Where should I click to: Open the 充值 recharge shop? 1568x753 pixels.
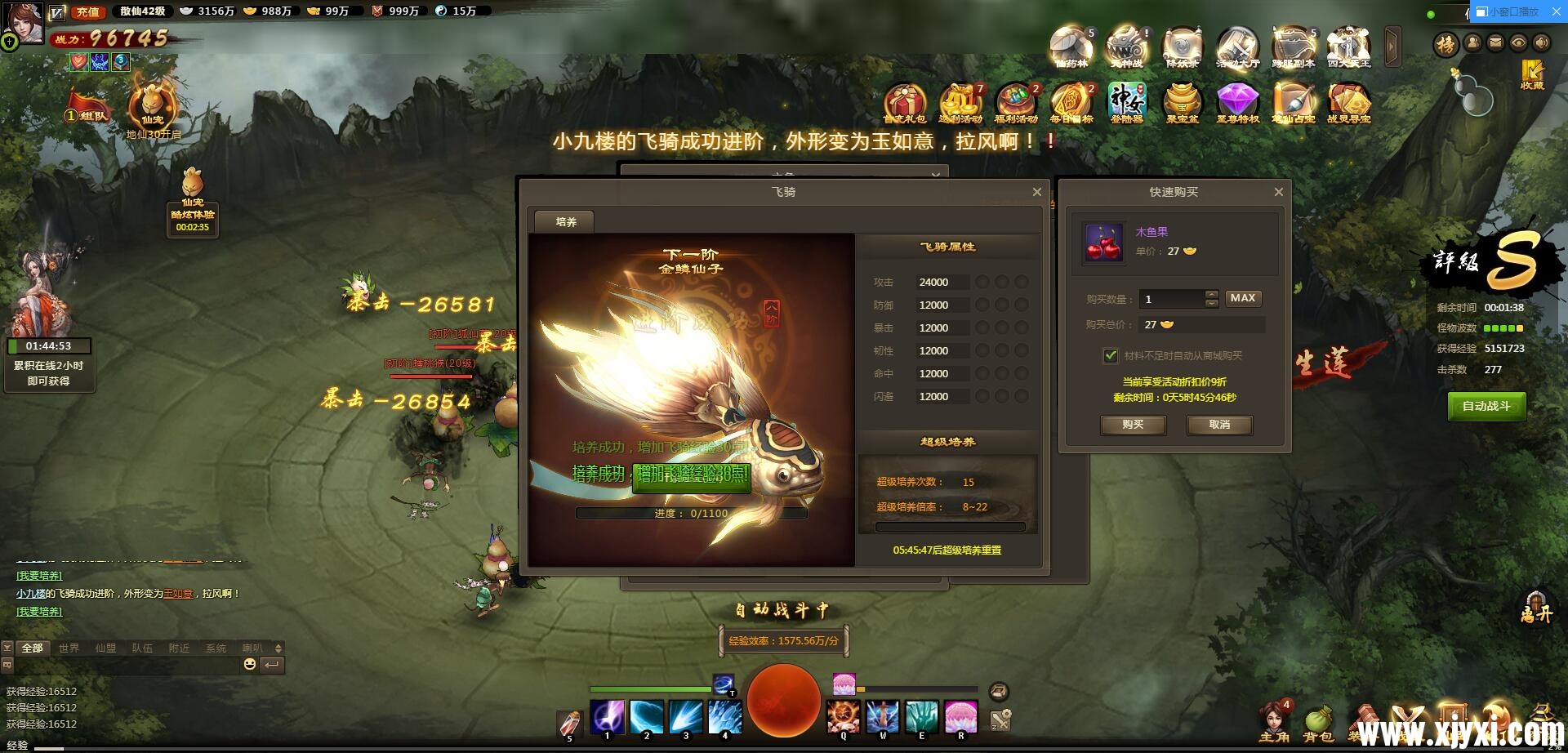click(x=87, y=11)
